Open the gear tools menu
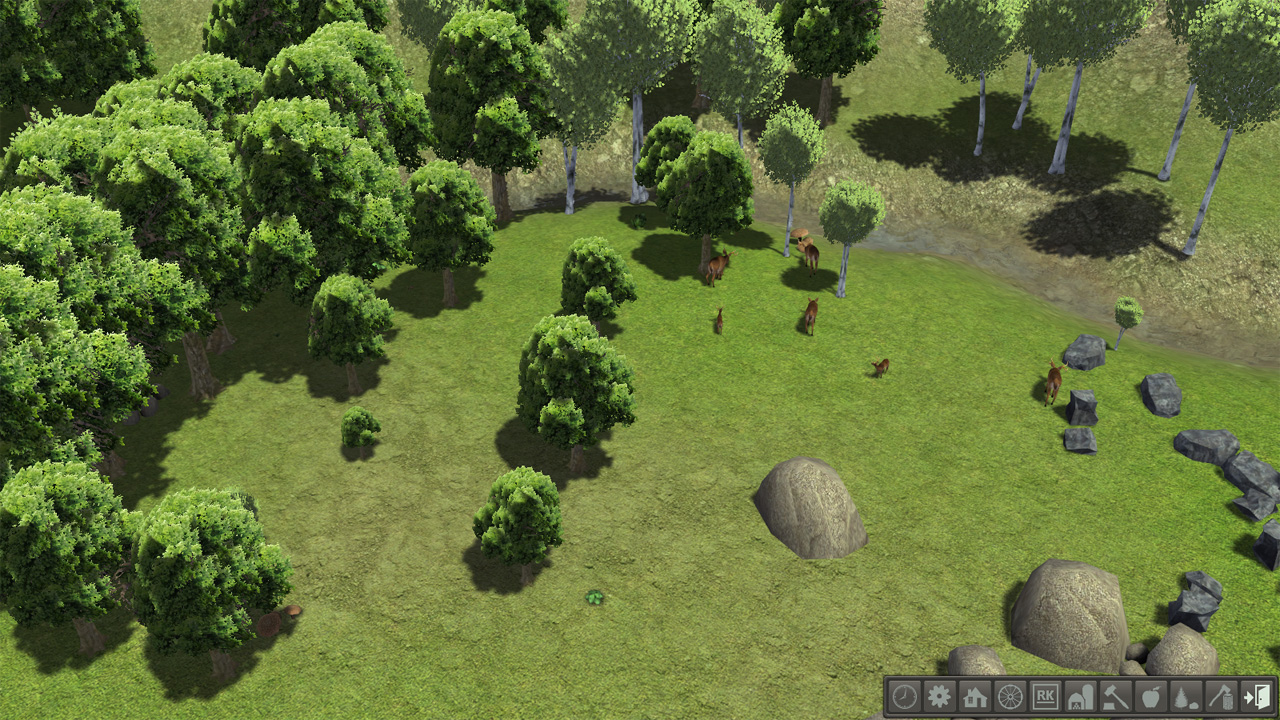 (x=939, y=696)
